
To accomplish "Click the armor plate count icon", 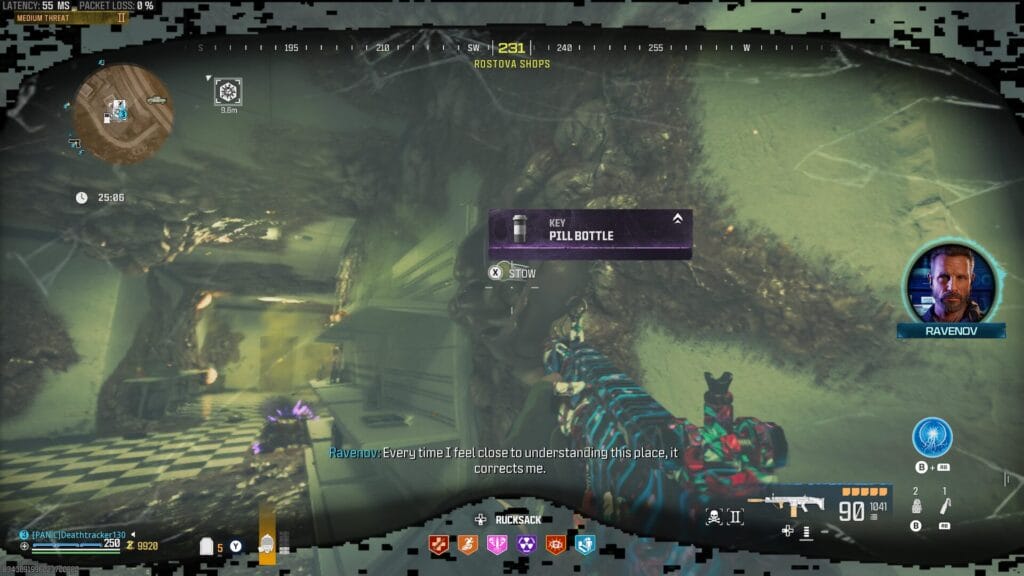I will click(208, 546).
